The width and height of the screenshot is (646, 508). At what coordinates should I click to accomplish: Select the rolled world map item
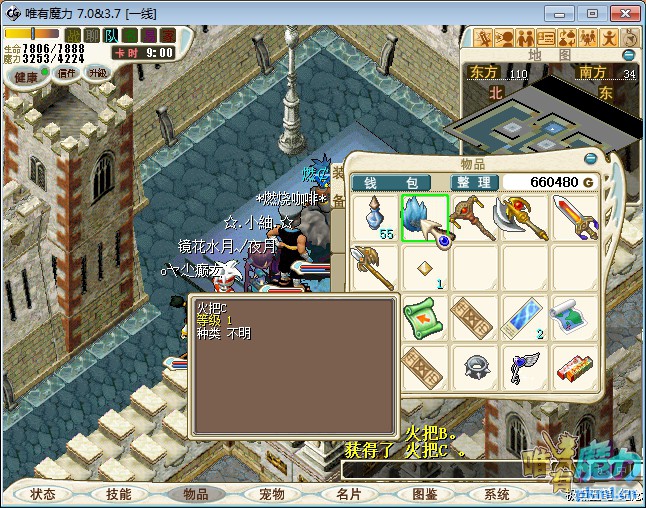click(x=575, y=318)
